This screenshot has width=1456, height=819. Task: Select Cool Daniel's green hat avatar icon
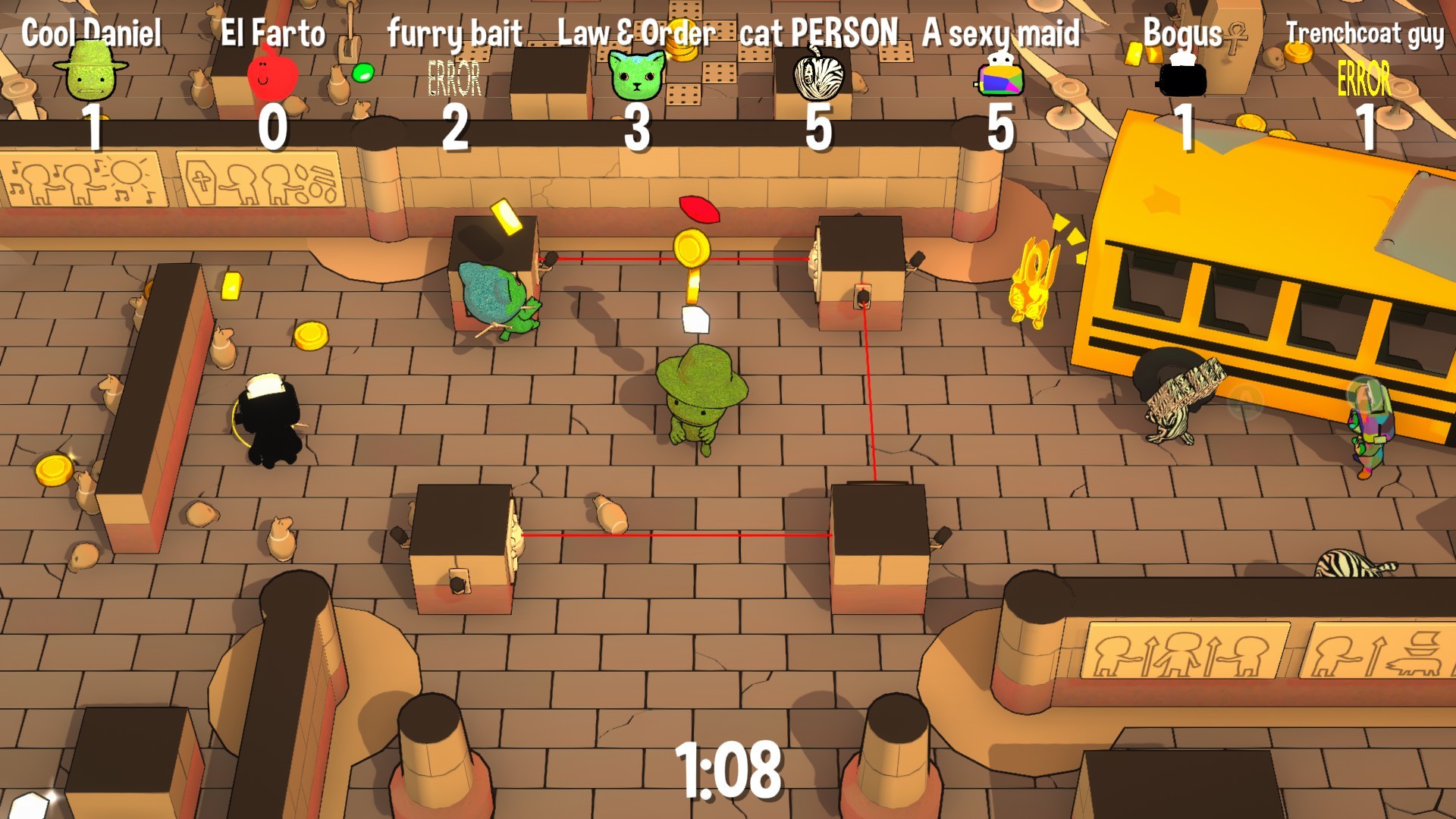pyautogui.click(x=91, y=72)
